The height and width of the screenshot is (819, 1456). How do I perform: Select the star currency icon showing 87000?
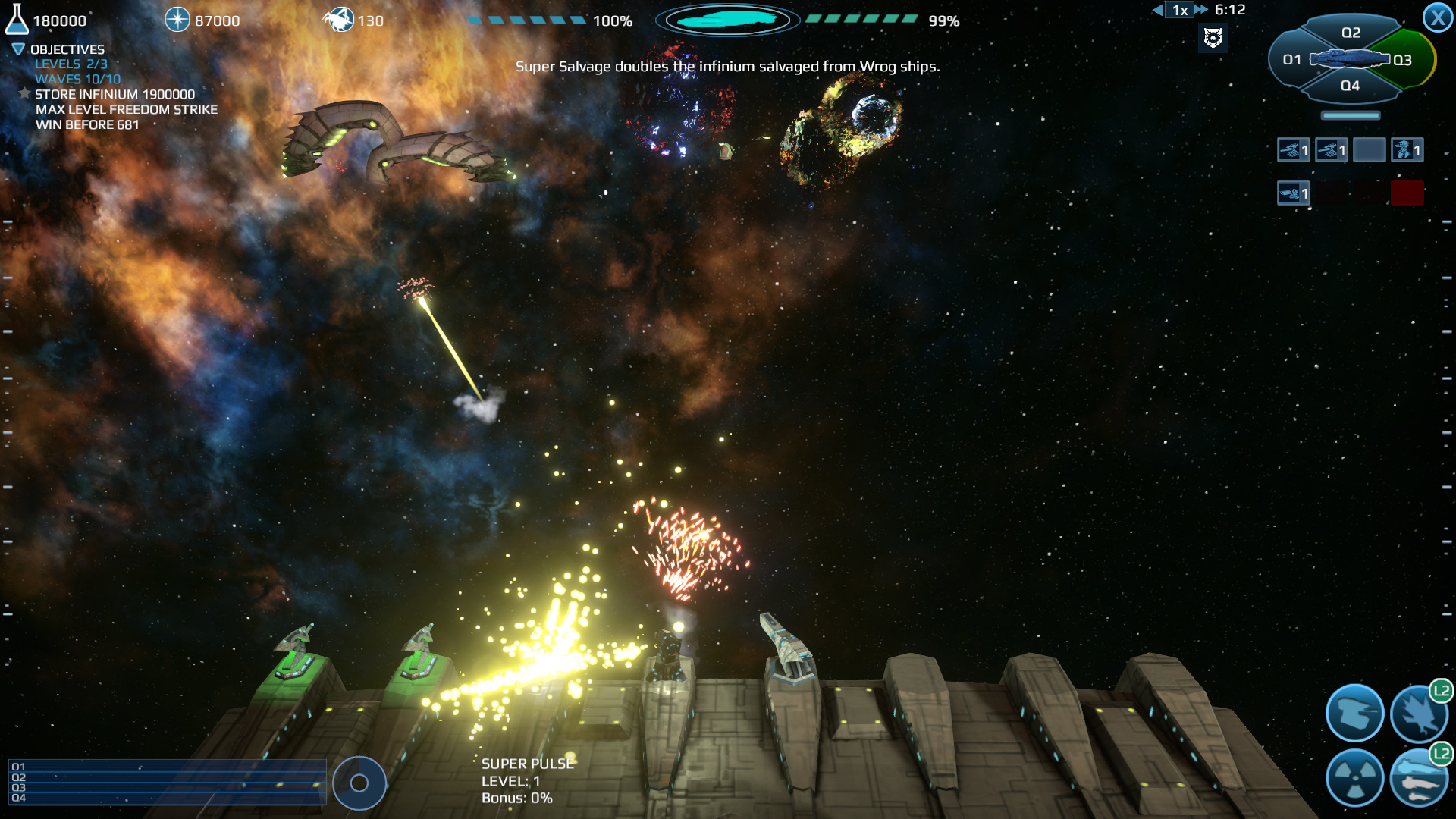point(177,19)
